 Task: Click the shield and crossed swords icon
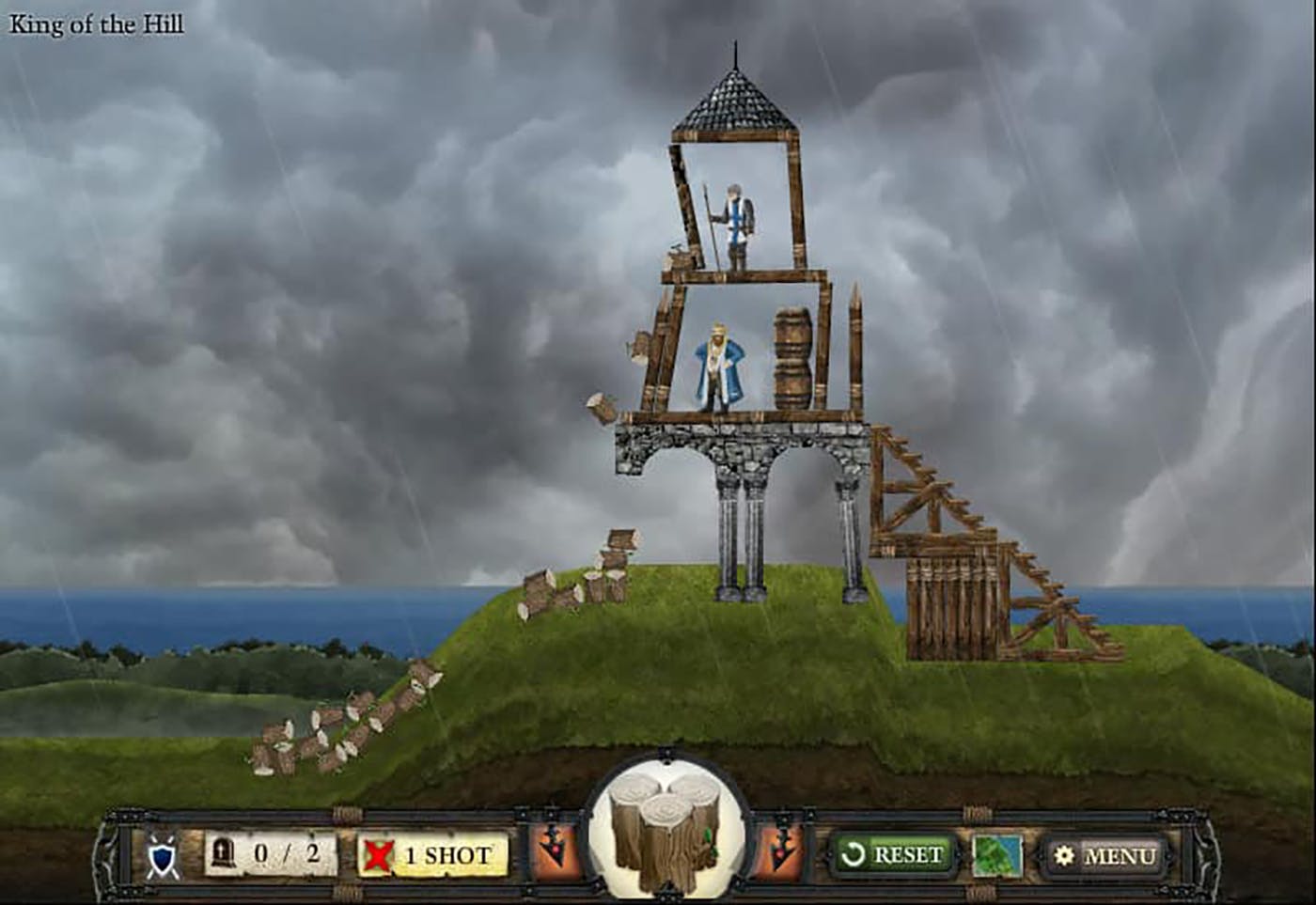point(163,856)
